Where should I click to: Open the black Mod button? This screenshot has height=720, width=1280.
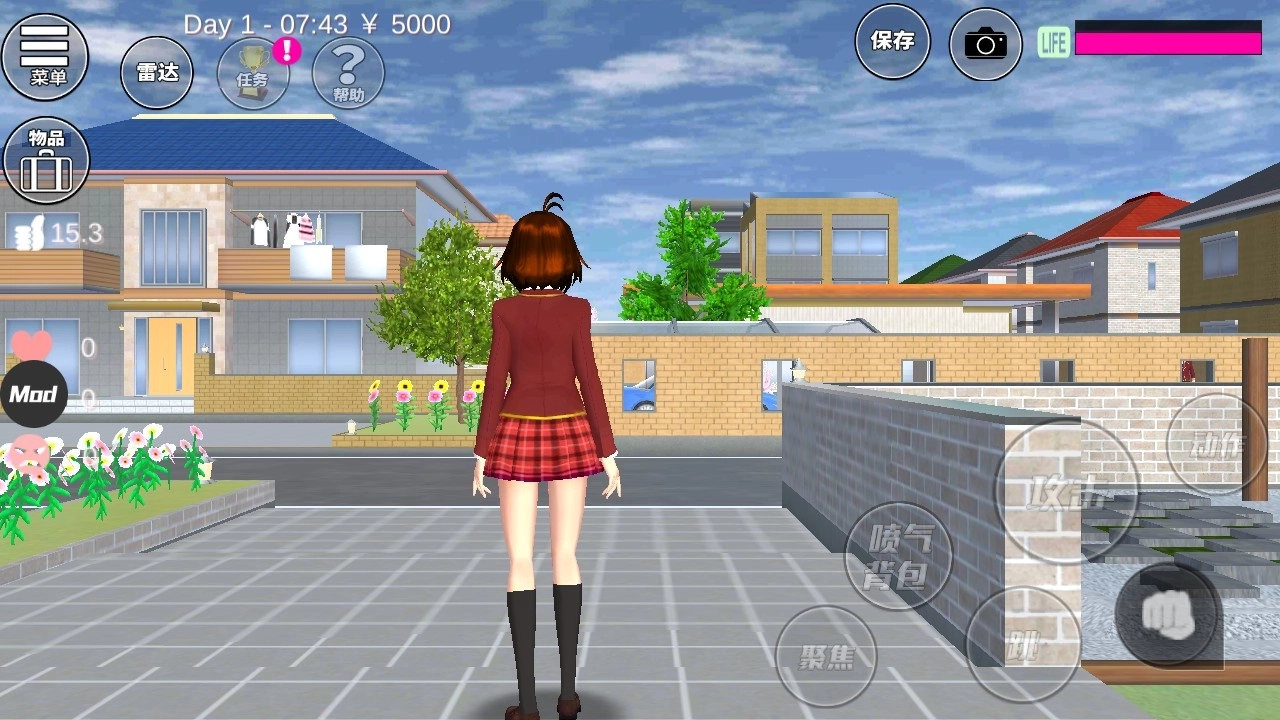pyautogui.click(x=33, y=394)
